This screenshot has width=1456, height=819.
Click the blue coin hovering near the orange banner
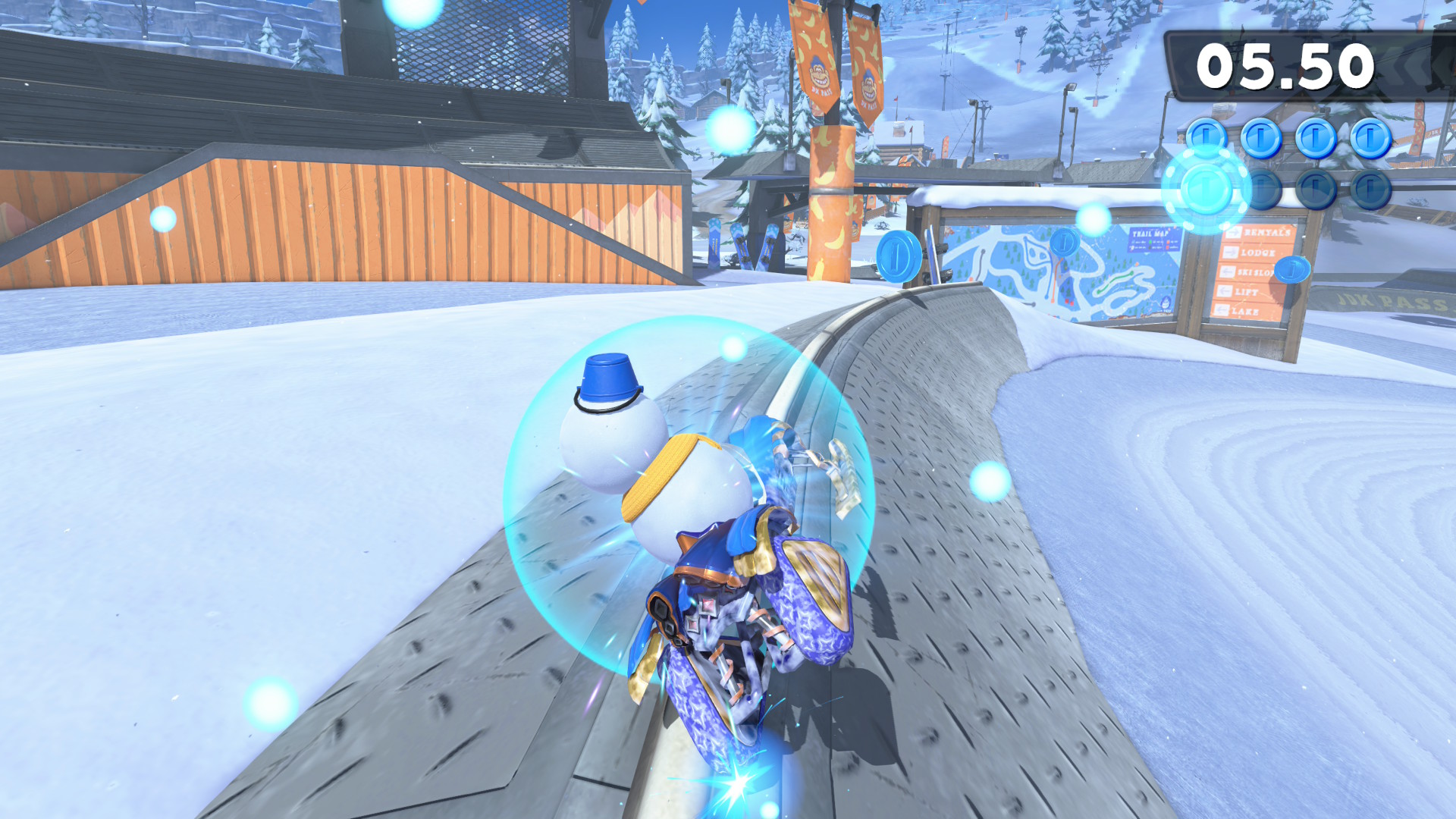click(x=899, y=258)
